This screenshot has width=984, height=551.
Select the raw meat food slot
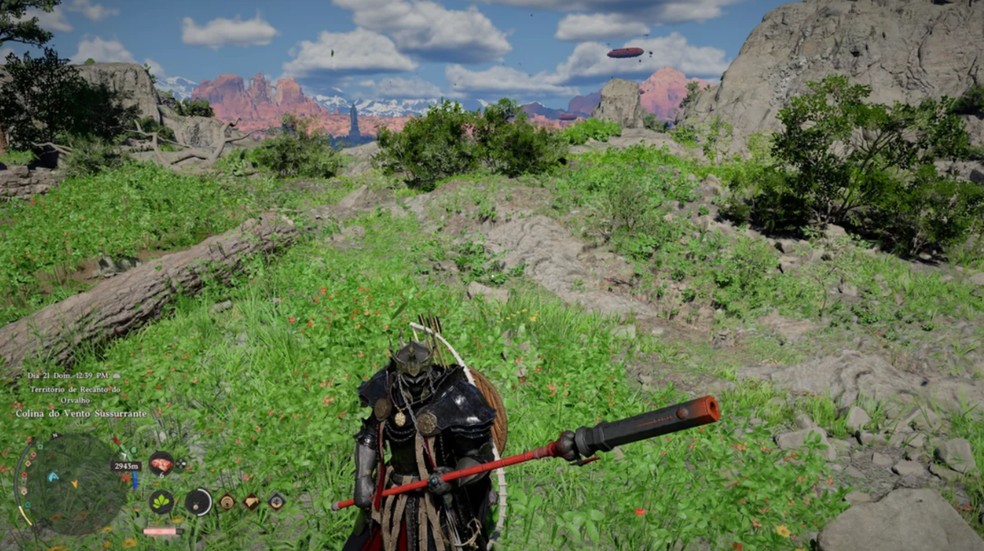[160, 463]
